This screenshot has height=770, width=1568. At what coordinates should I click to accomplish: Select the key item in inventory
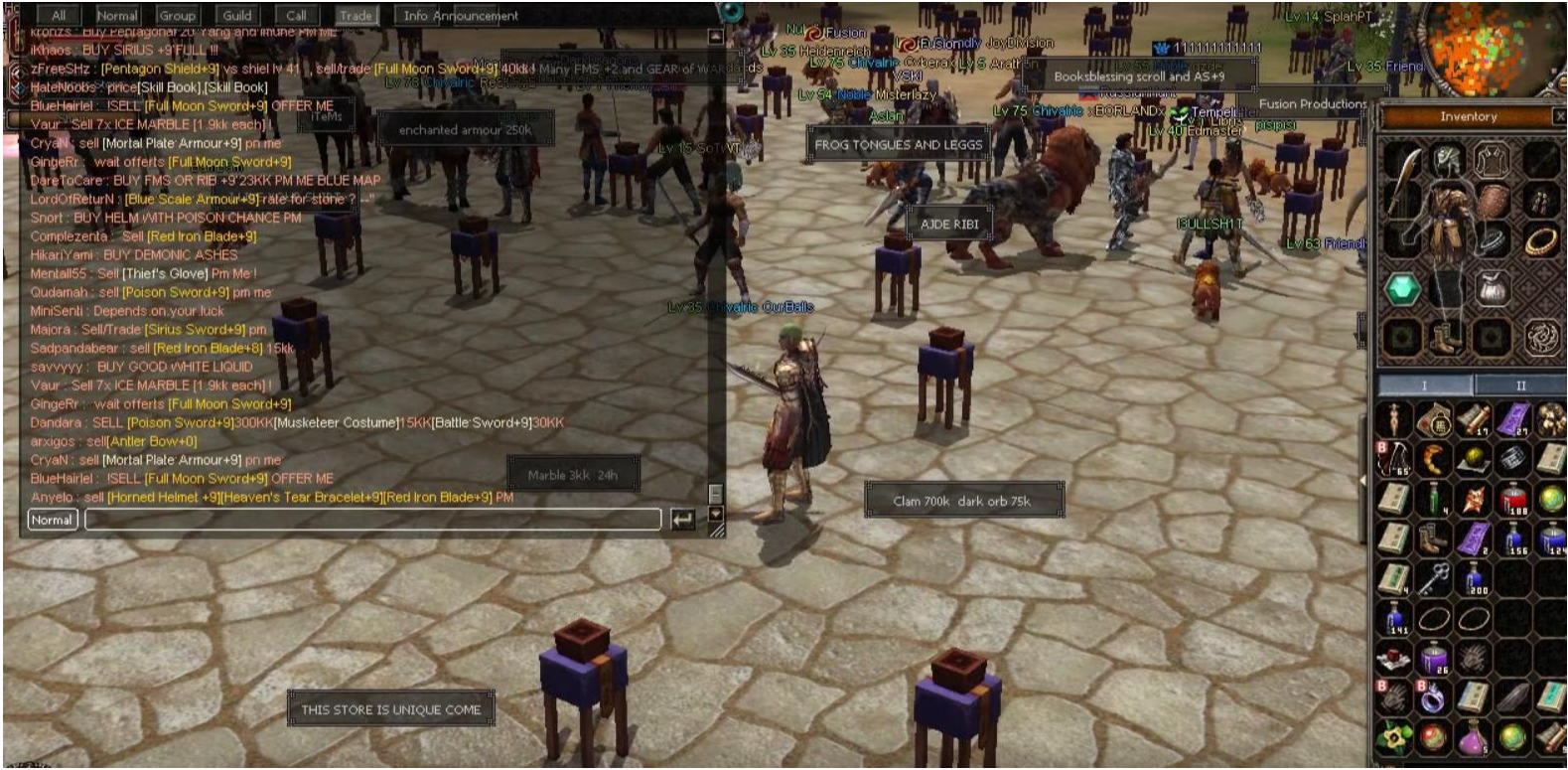click(1433, 576)
